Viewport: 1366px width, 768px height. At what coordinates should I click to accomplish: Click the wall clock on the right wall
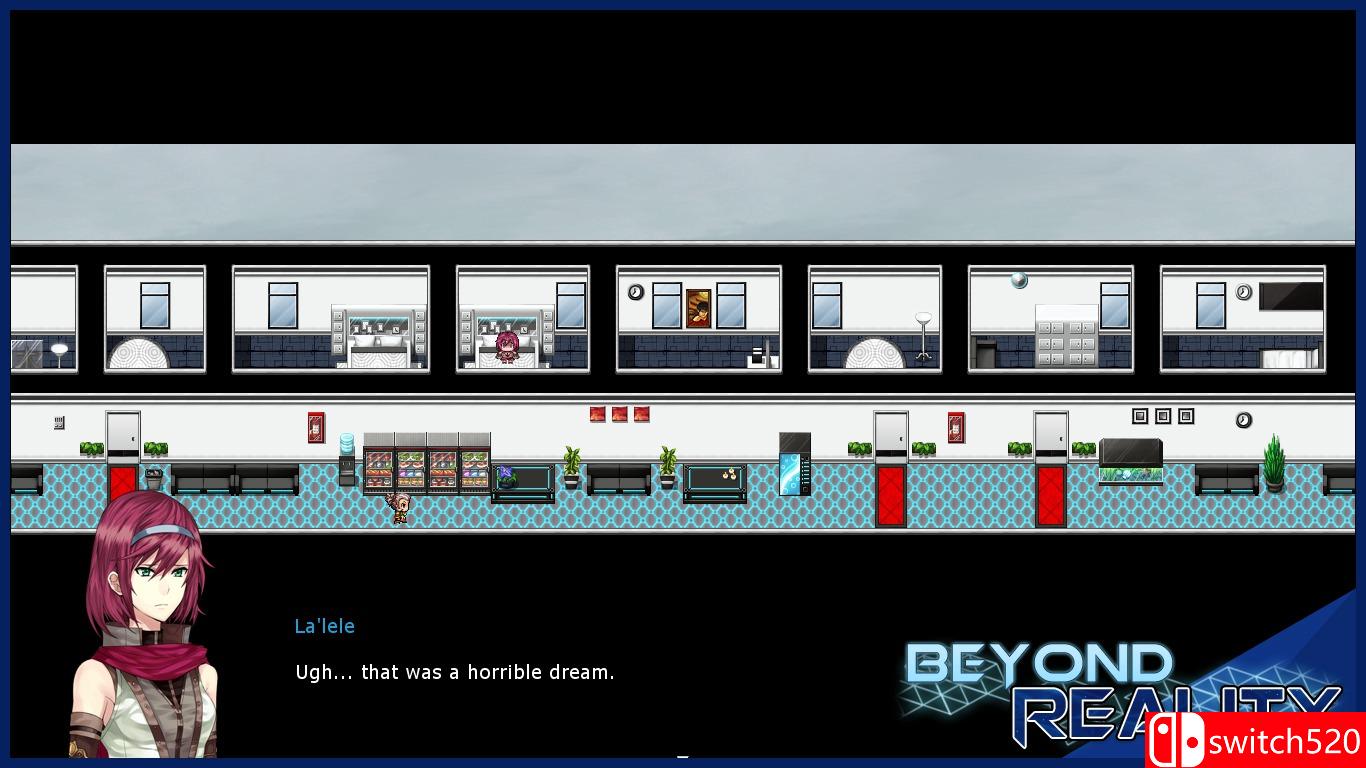1242,420
